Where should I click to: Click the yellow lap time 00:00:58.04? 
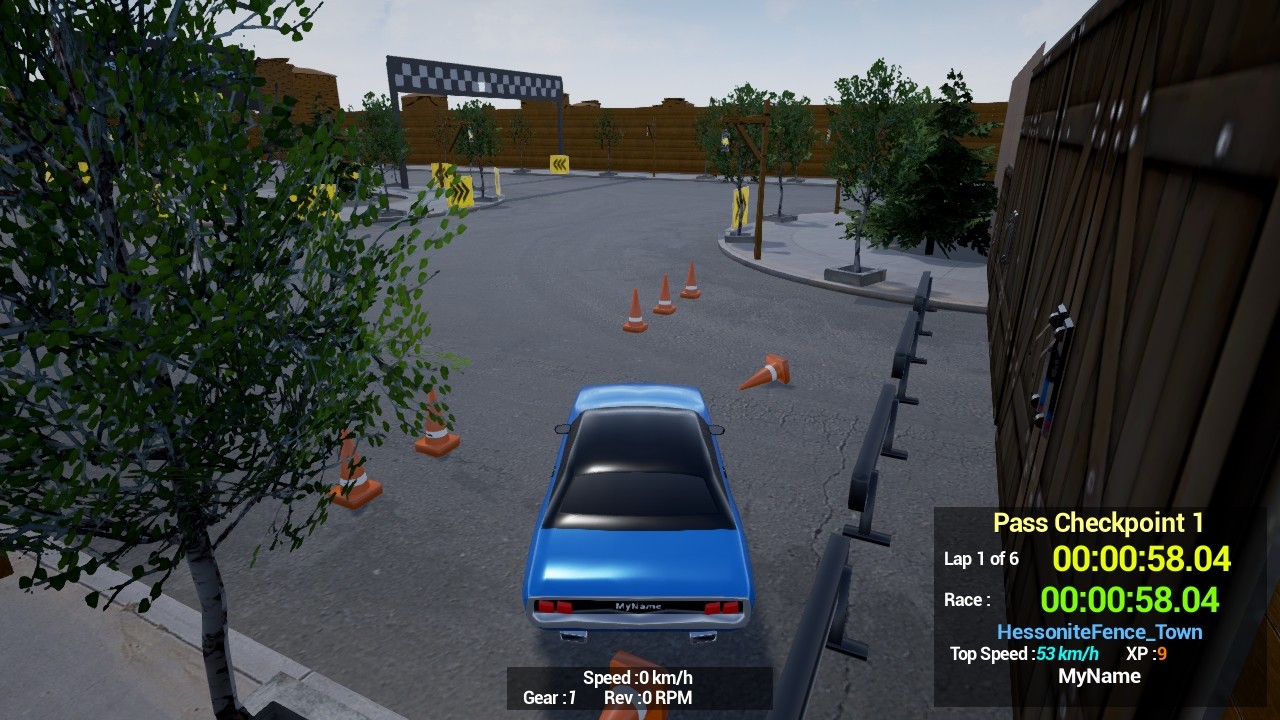tap(1142, 560)
